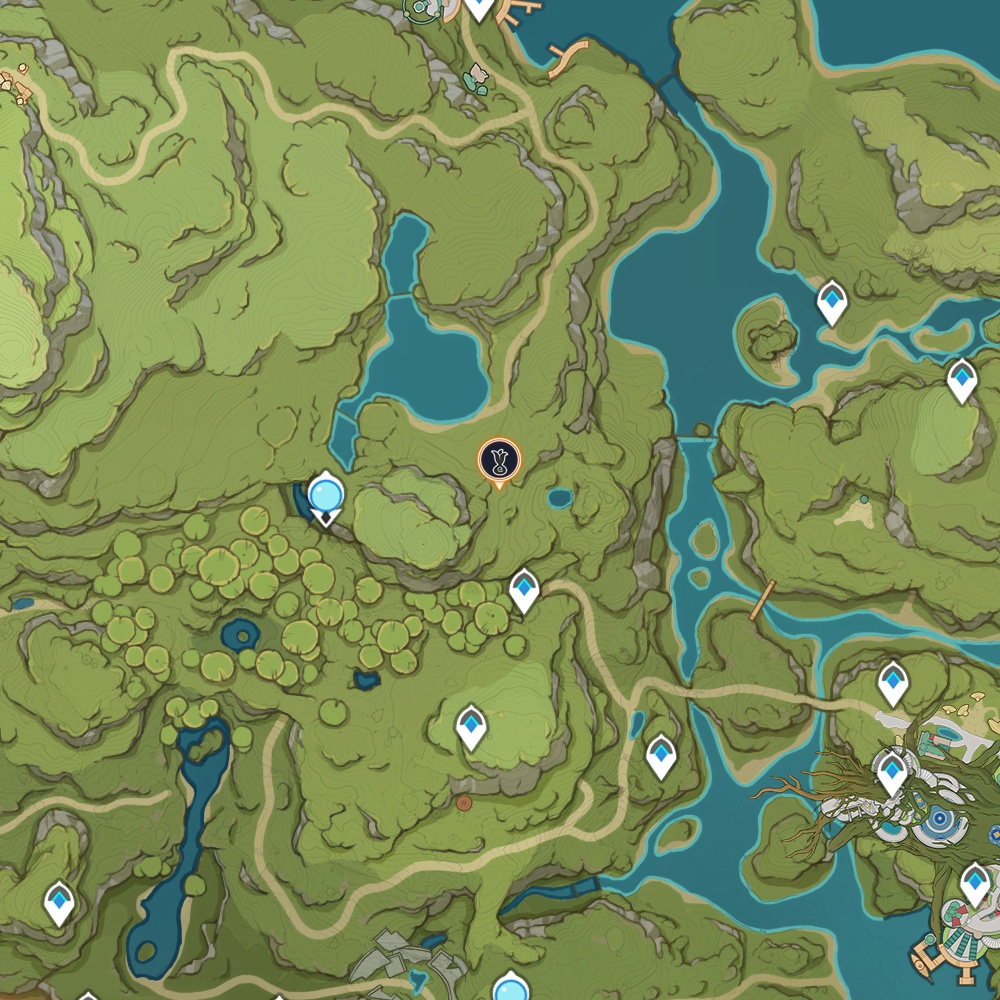Open the teleport waypoint next to the small riverside pond
Image resolution: width=1000 pixels, height=1000 pixels.
coord(661,755)
